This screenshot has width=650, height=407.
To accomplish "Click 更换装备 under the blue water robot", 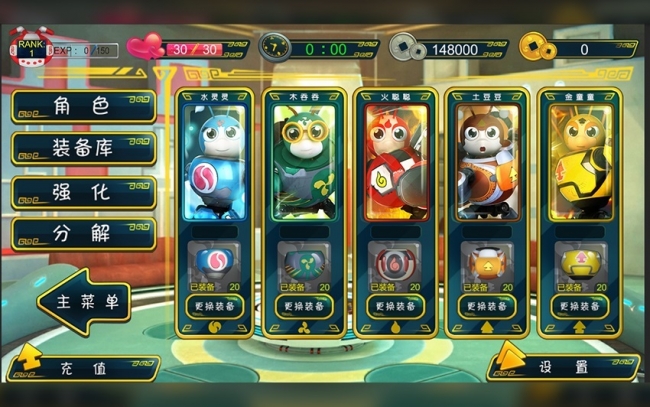I will click(214, 307).
